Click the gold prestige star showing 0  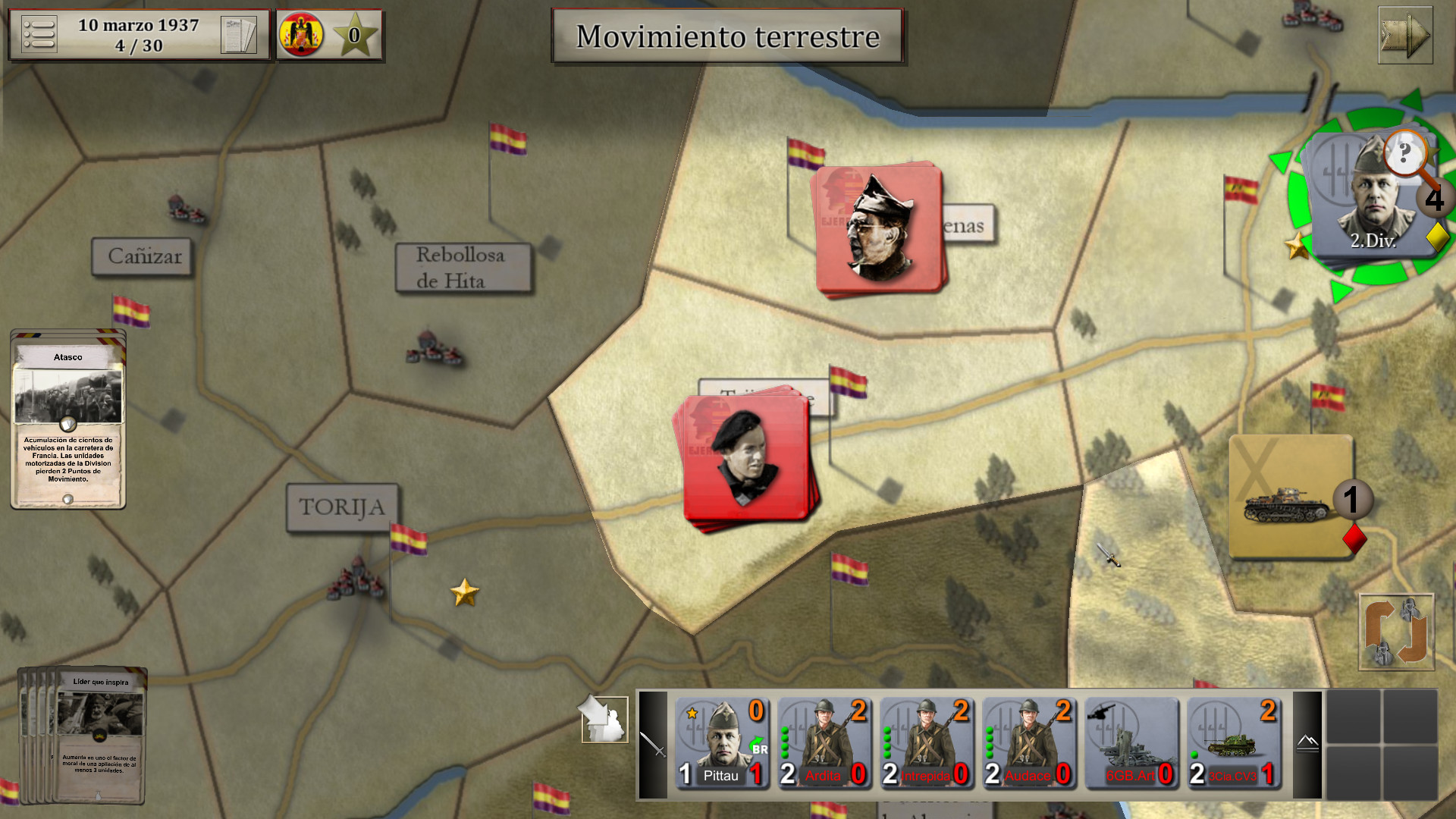point(354,33)
